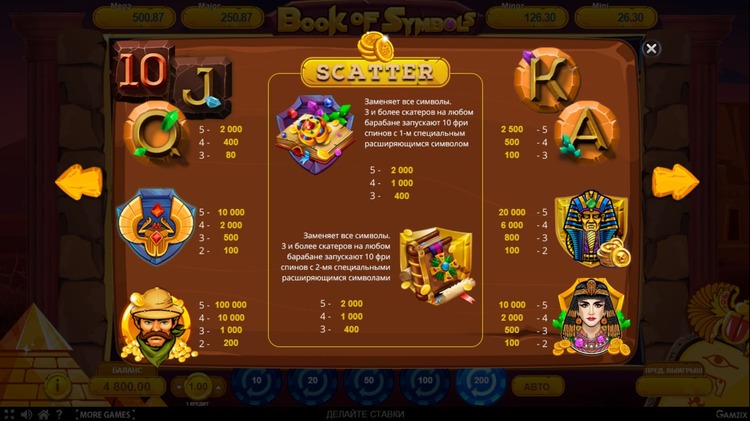Screen dimensions: 750x421
Task: Toggle fullscreen mode
Action: click(8, 414)
